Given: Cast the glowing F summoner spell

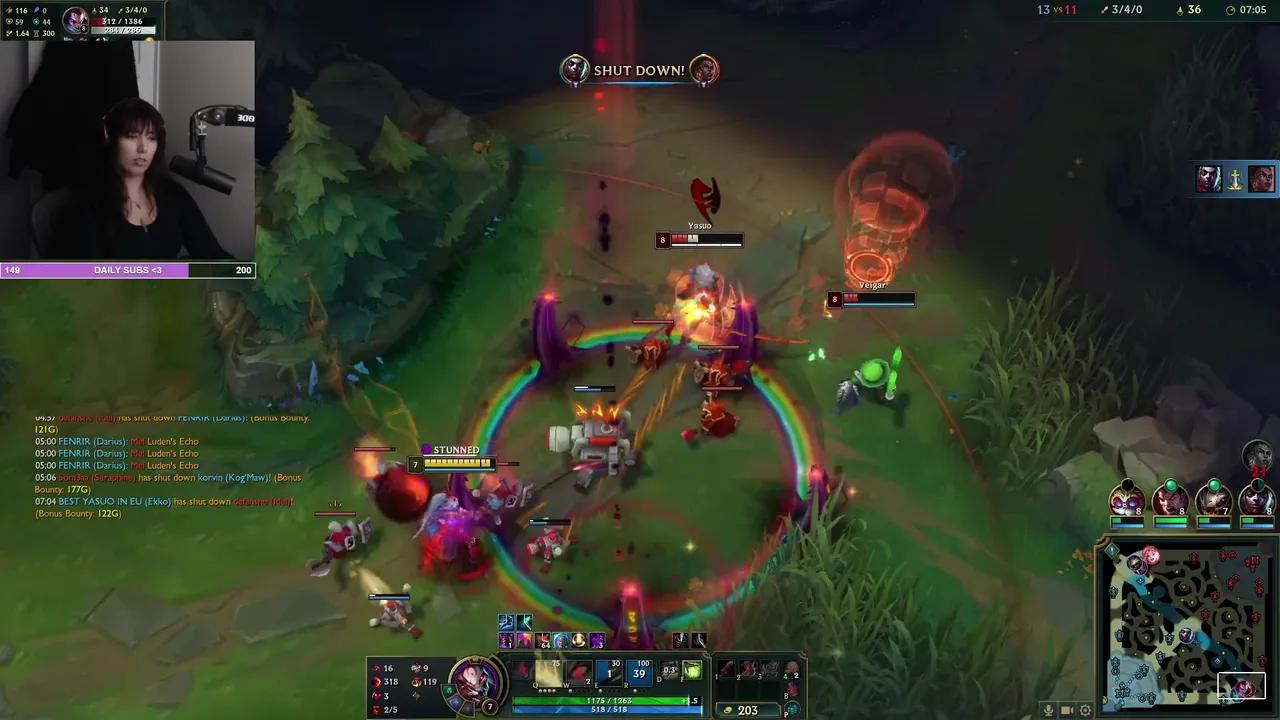Looking at the screenshot, I should [x=694, y=671].
